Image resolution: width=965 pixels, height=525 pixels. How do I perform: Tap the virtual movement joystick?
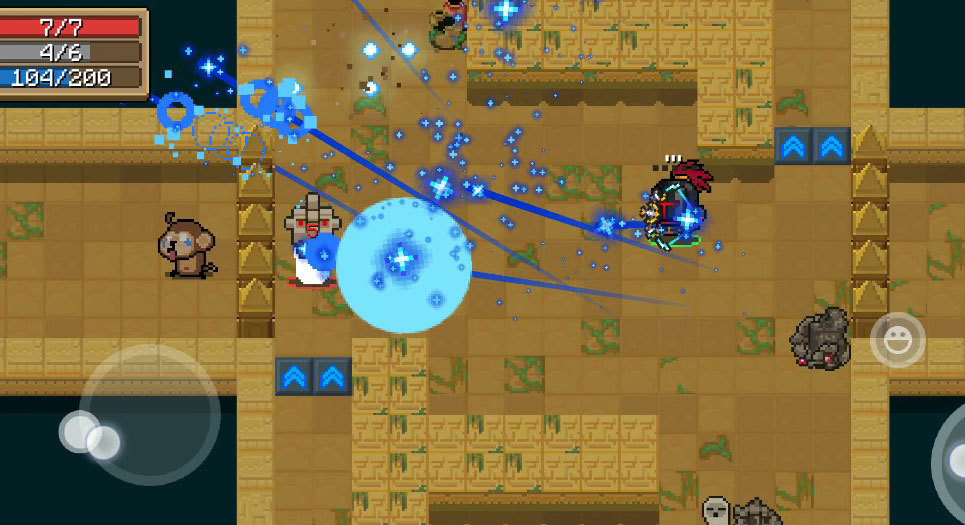(149, 414)
